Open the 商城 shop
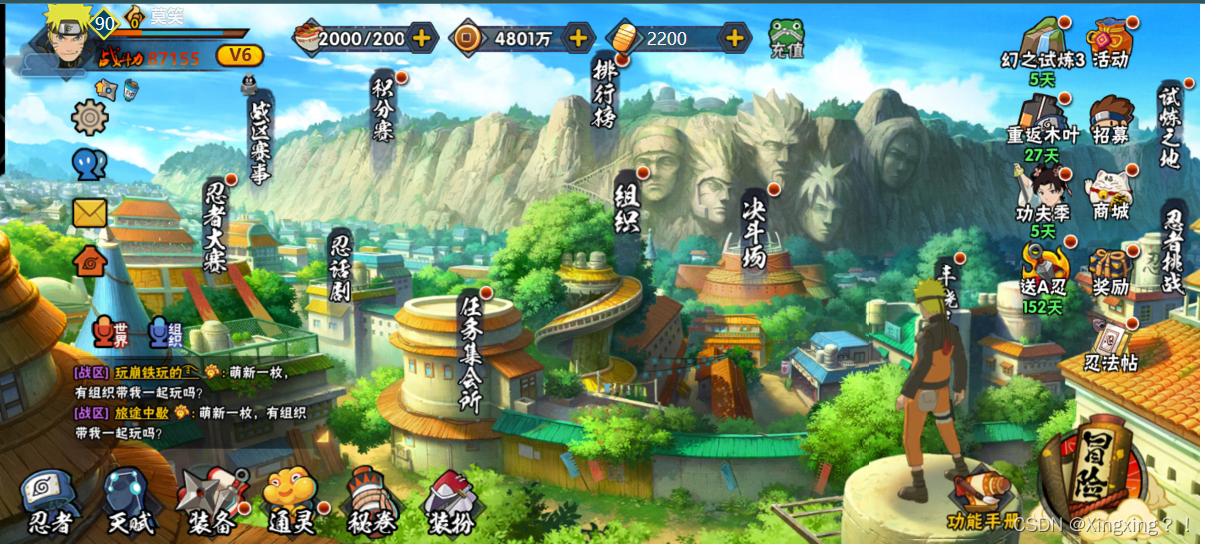The image size is (1205, 545). (x=1110, y=193)
